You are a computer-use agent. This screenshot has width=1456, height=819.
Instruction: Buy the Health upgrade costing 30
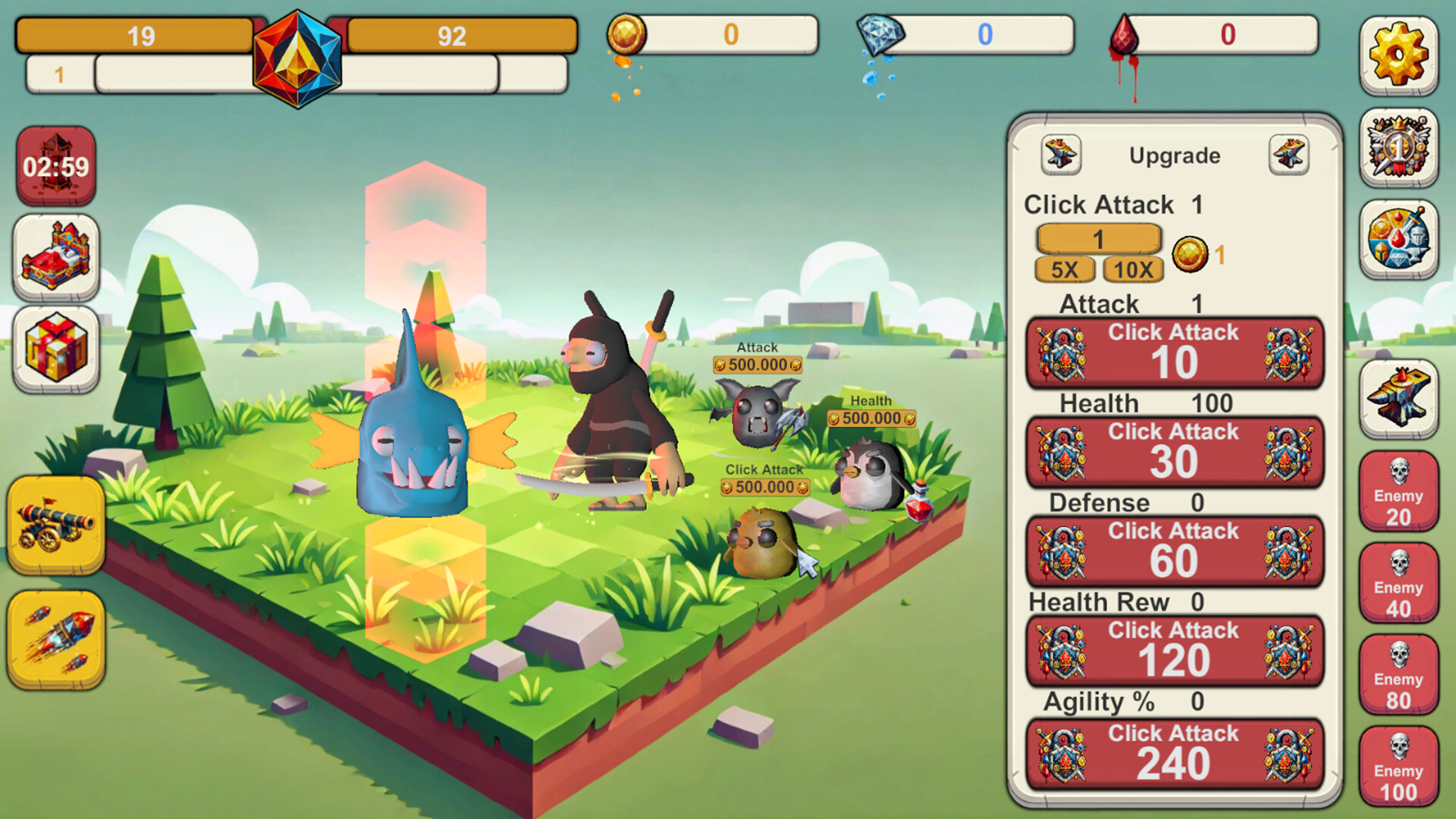click(1174, 453)
